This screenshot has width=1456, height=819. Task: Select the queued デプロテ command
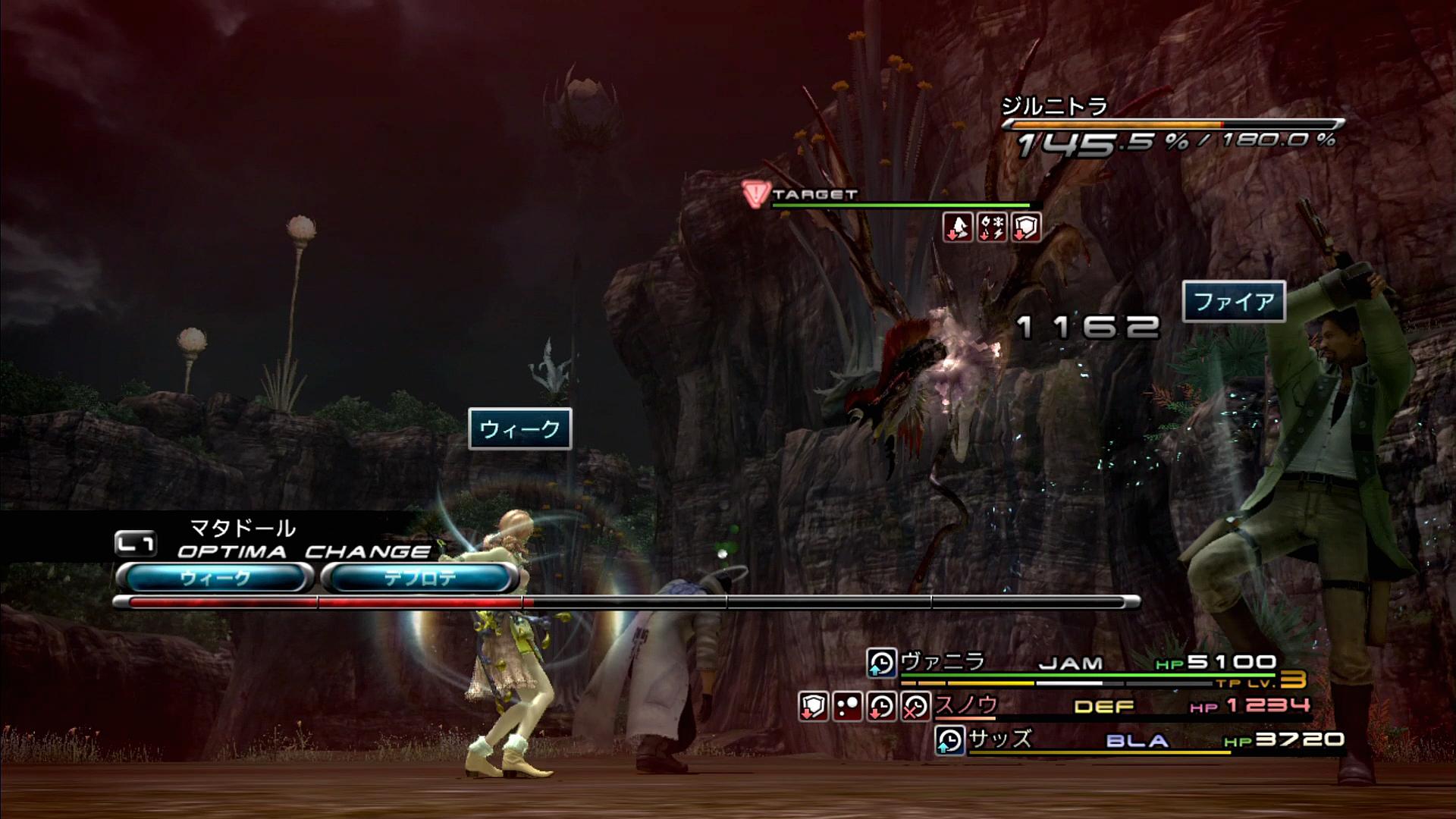(419, 579)
